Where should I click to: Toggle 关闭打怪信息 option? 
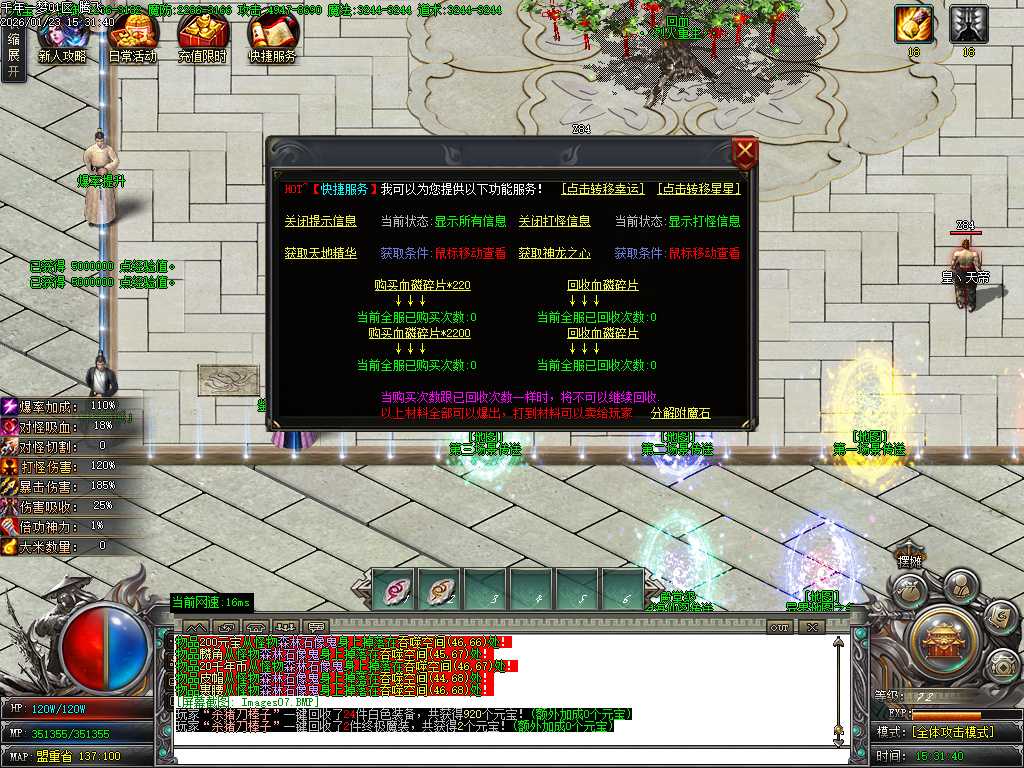(x=554, y=221)
